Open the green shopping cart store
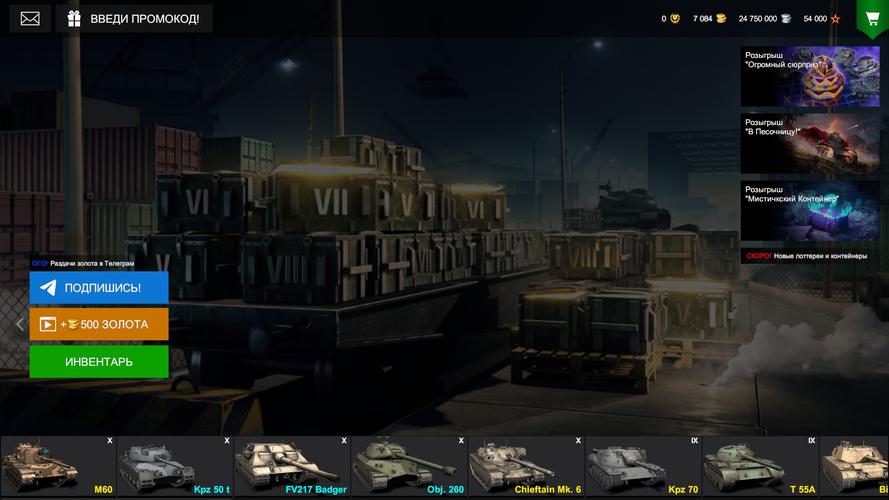 tap(872, 18)
